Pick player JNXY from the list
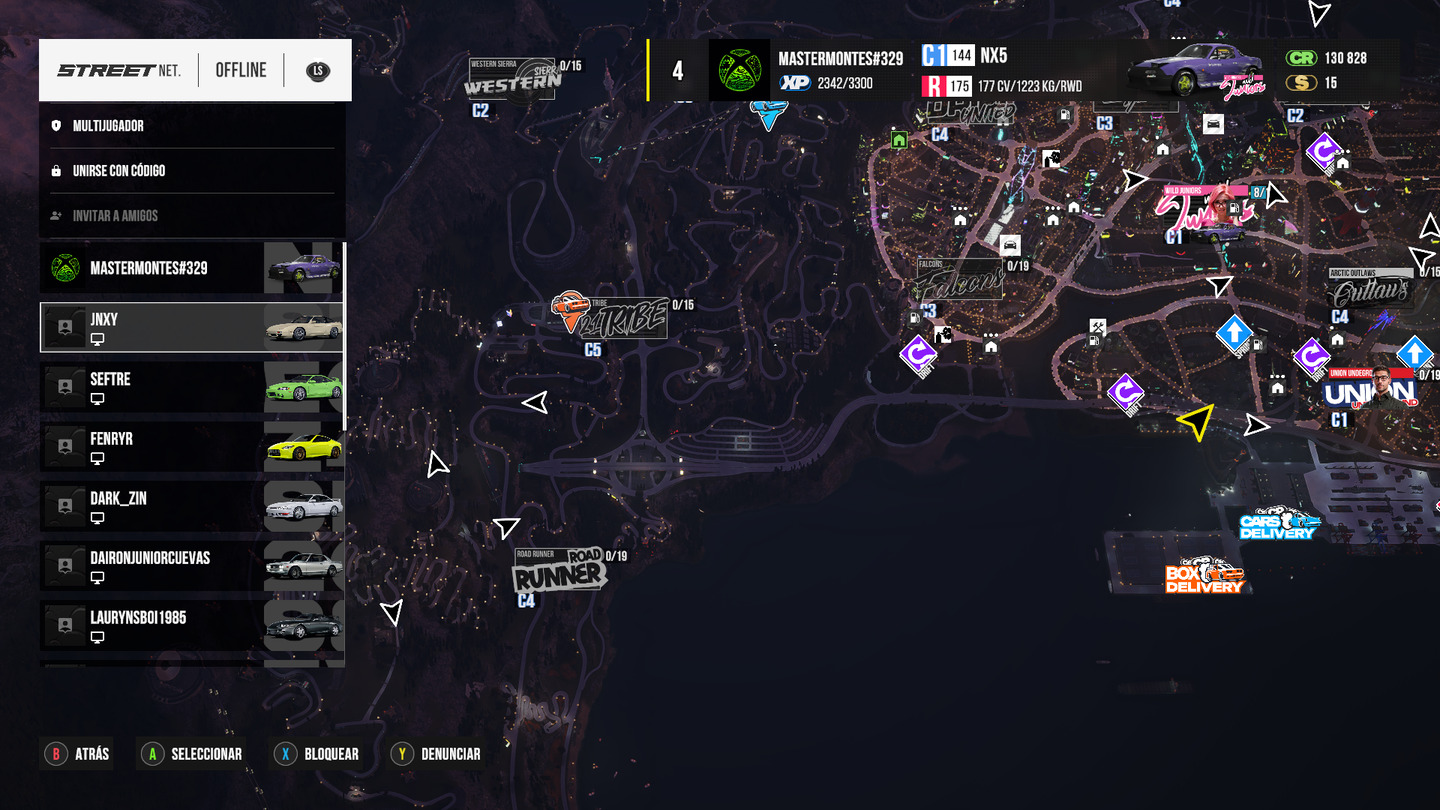This screenshot has width=1440, height=810. (x=191, y=327)
